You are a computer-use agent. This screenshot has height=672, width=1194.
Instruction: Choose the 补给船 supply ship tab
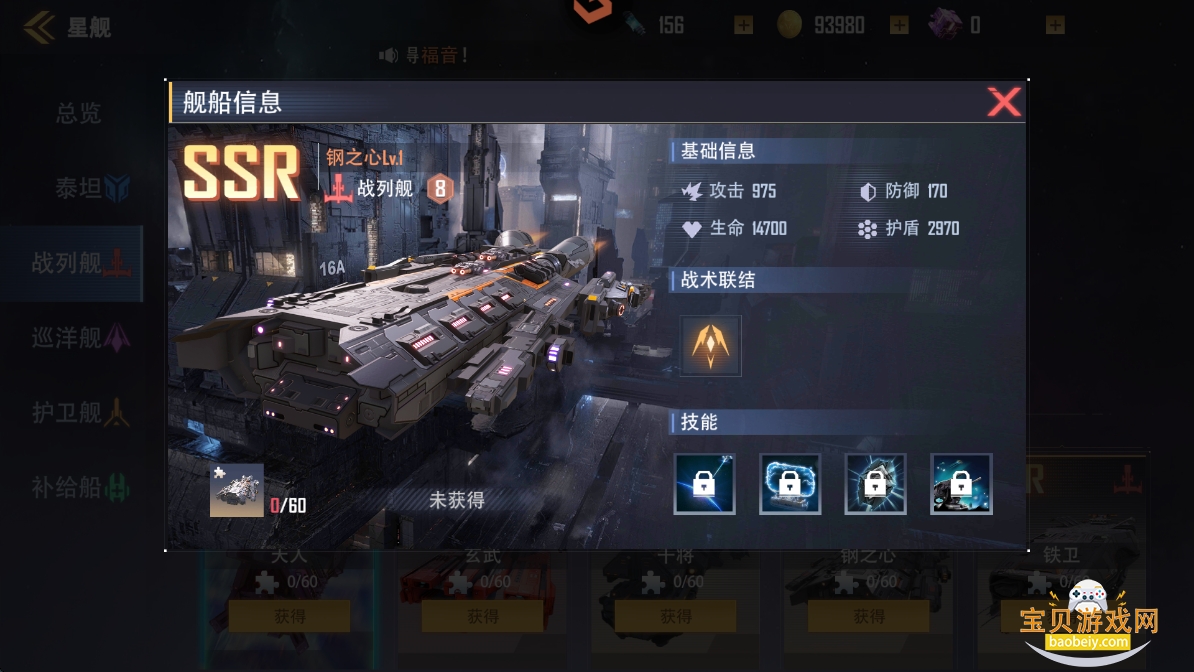[x=80, y=487]
